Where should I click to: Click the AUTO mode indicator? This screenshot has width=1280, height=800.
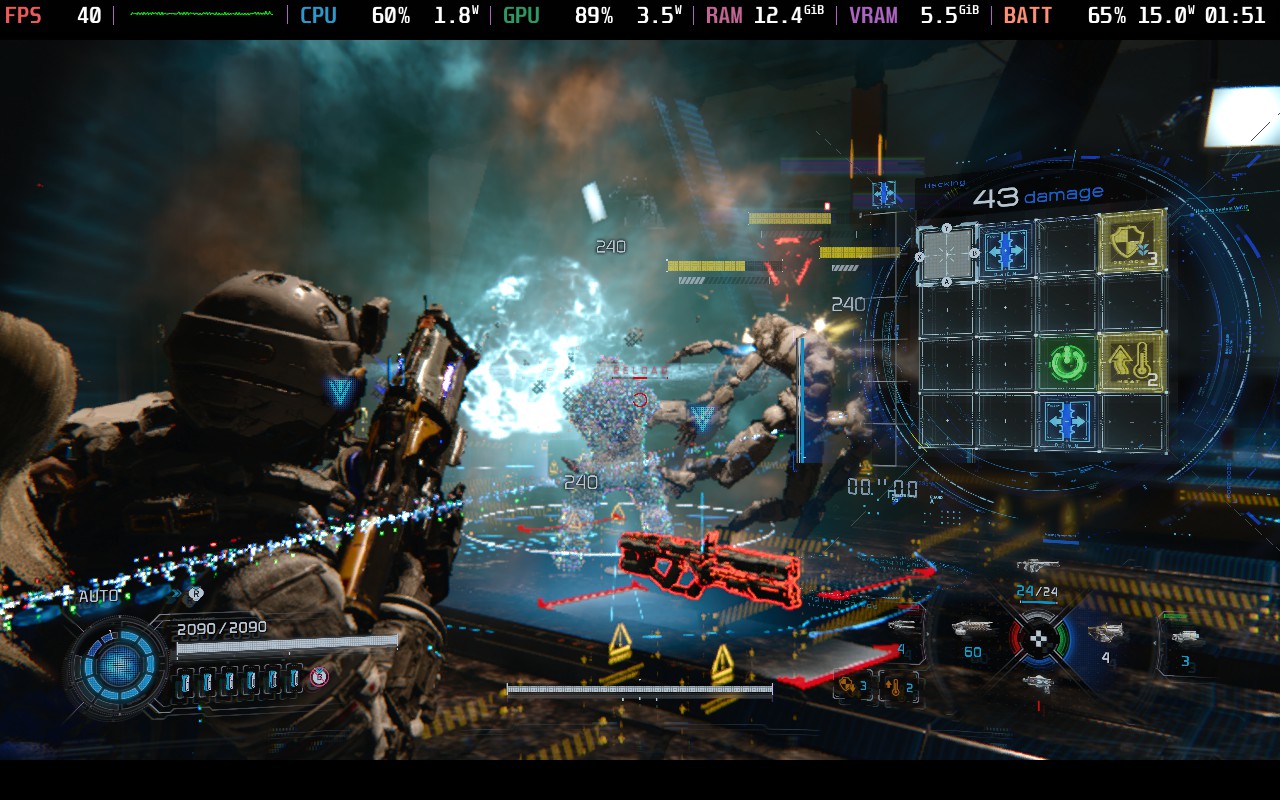click(98, 597)
